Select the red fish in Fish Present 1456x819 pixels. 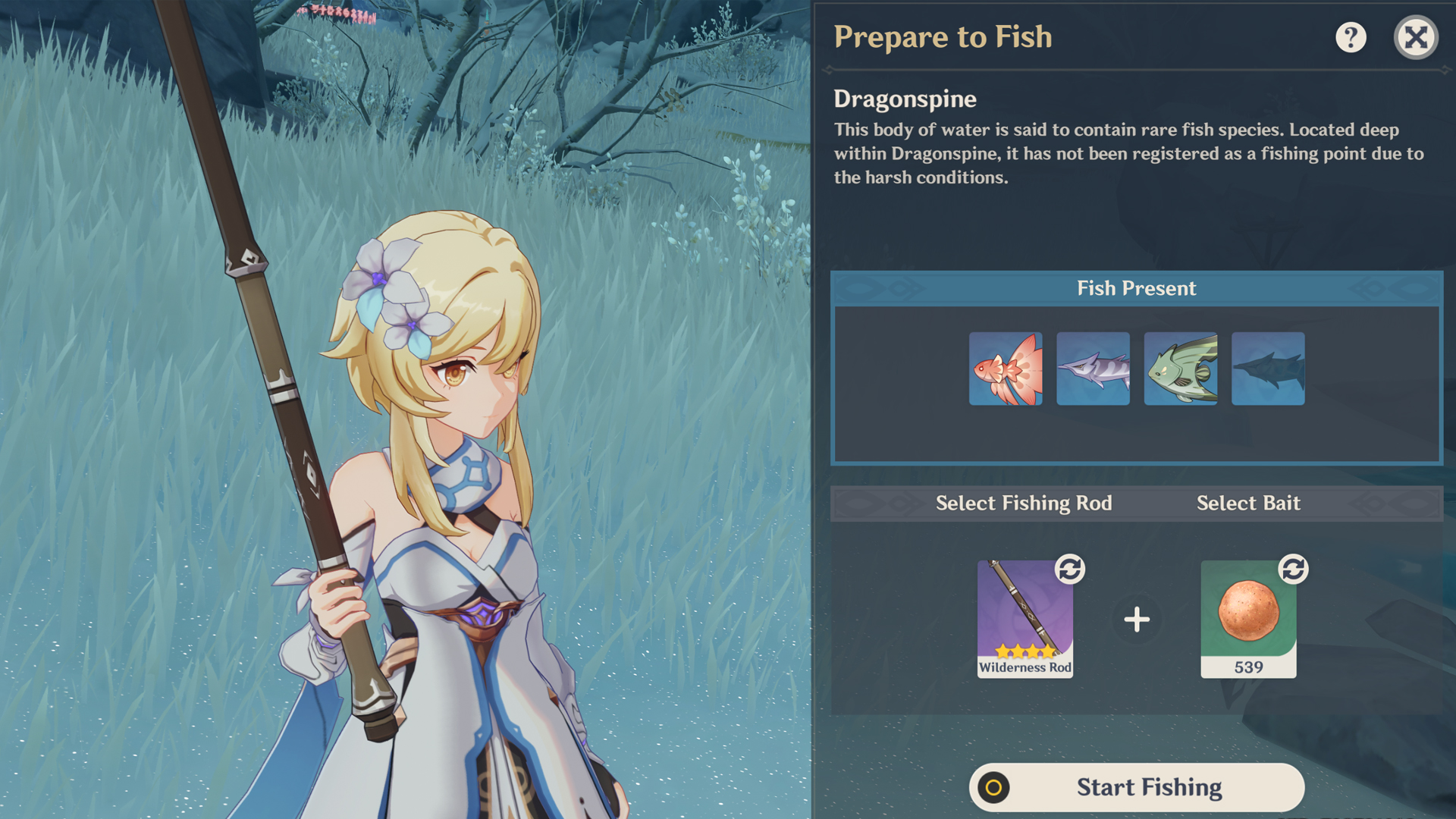pos(1006,368)
